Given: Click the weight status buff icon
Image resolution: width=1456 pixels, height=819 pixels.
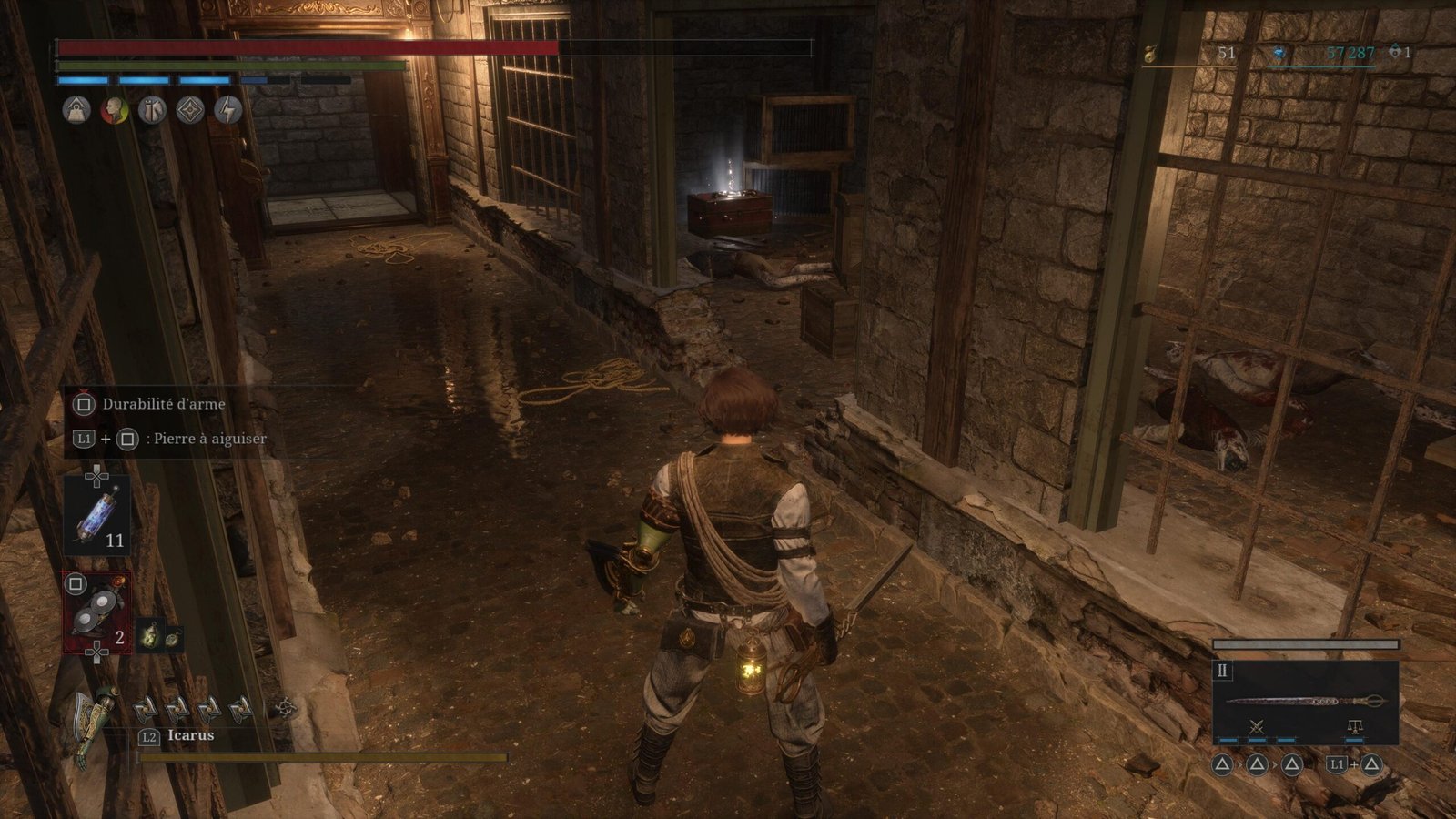Looking at the screenshot, I should [76, 110].
